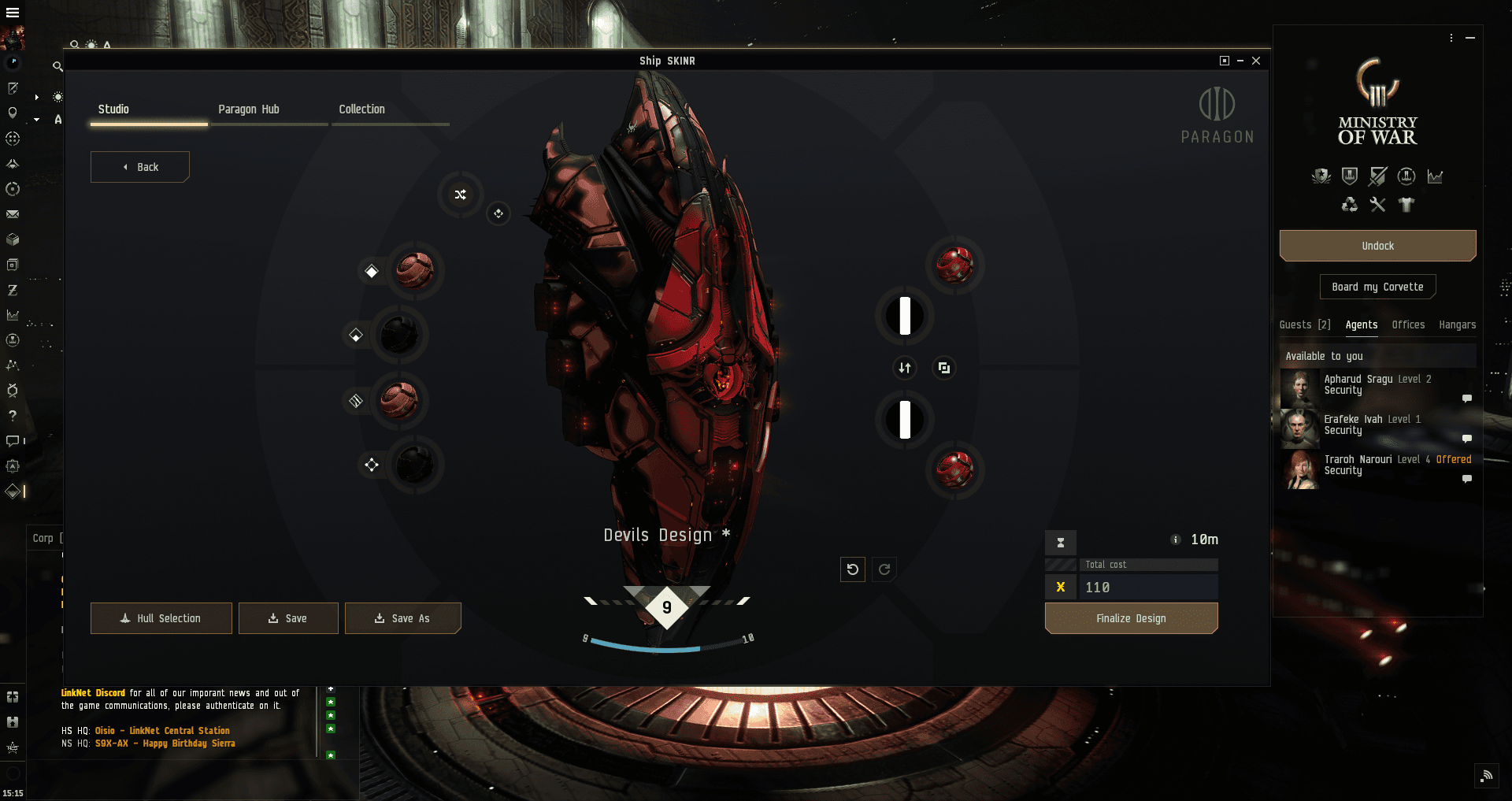
Task: Switch to station Offices tab
Action: (x=1408, y=324)
